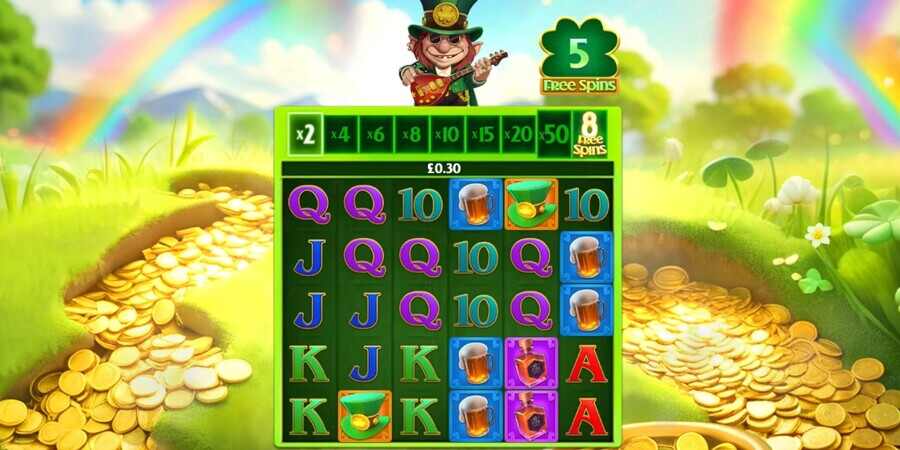900x450 pixels.
Task: Click the x6 multiplier tile
Action: [x=377, y=134]
